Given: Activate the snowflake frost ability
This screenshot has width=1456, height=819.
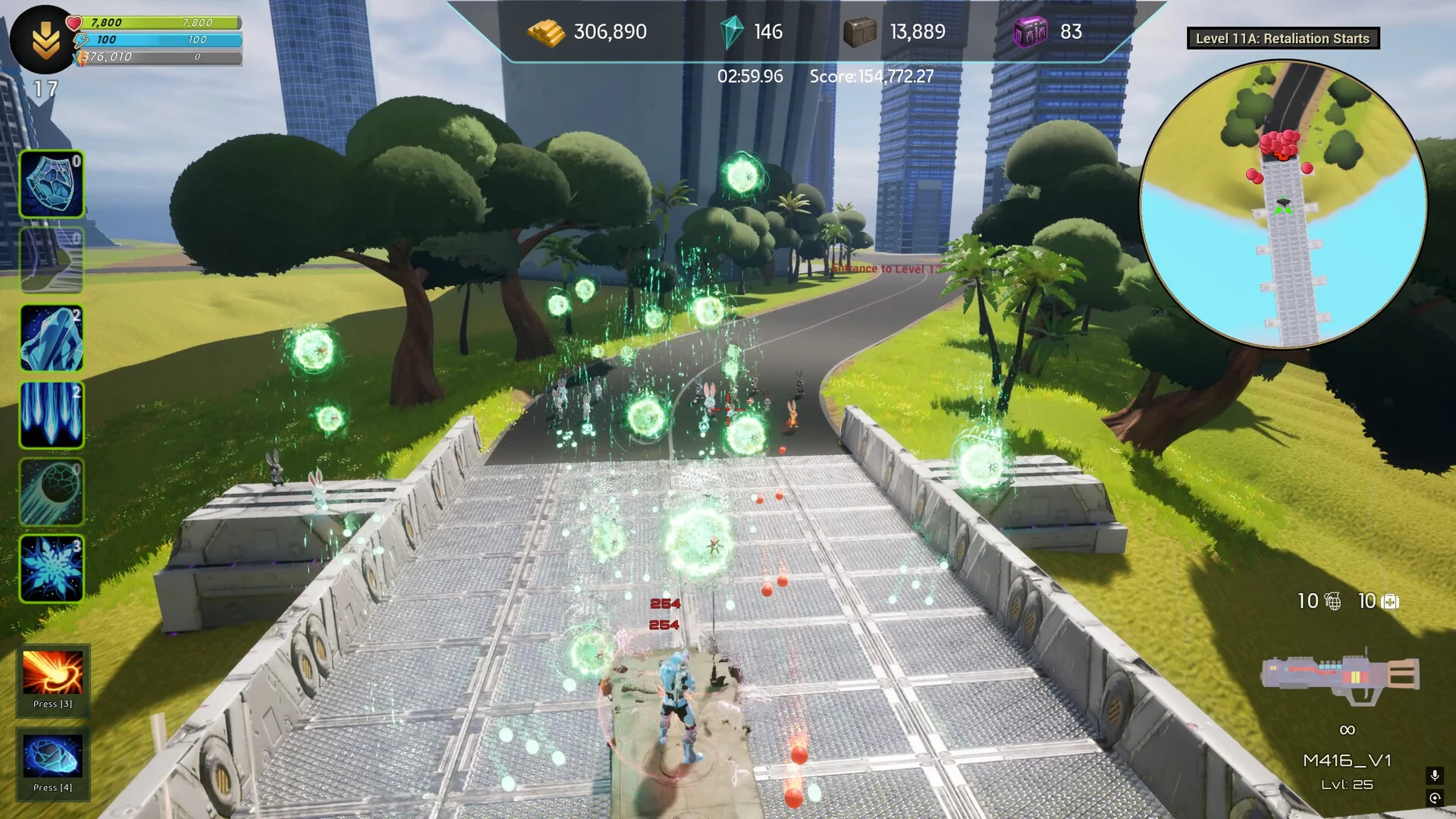Looking at the screenshot, I should 51,569.
